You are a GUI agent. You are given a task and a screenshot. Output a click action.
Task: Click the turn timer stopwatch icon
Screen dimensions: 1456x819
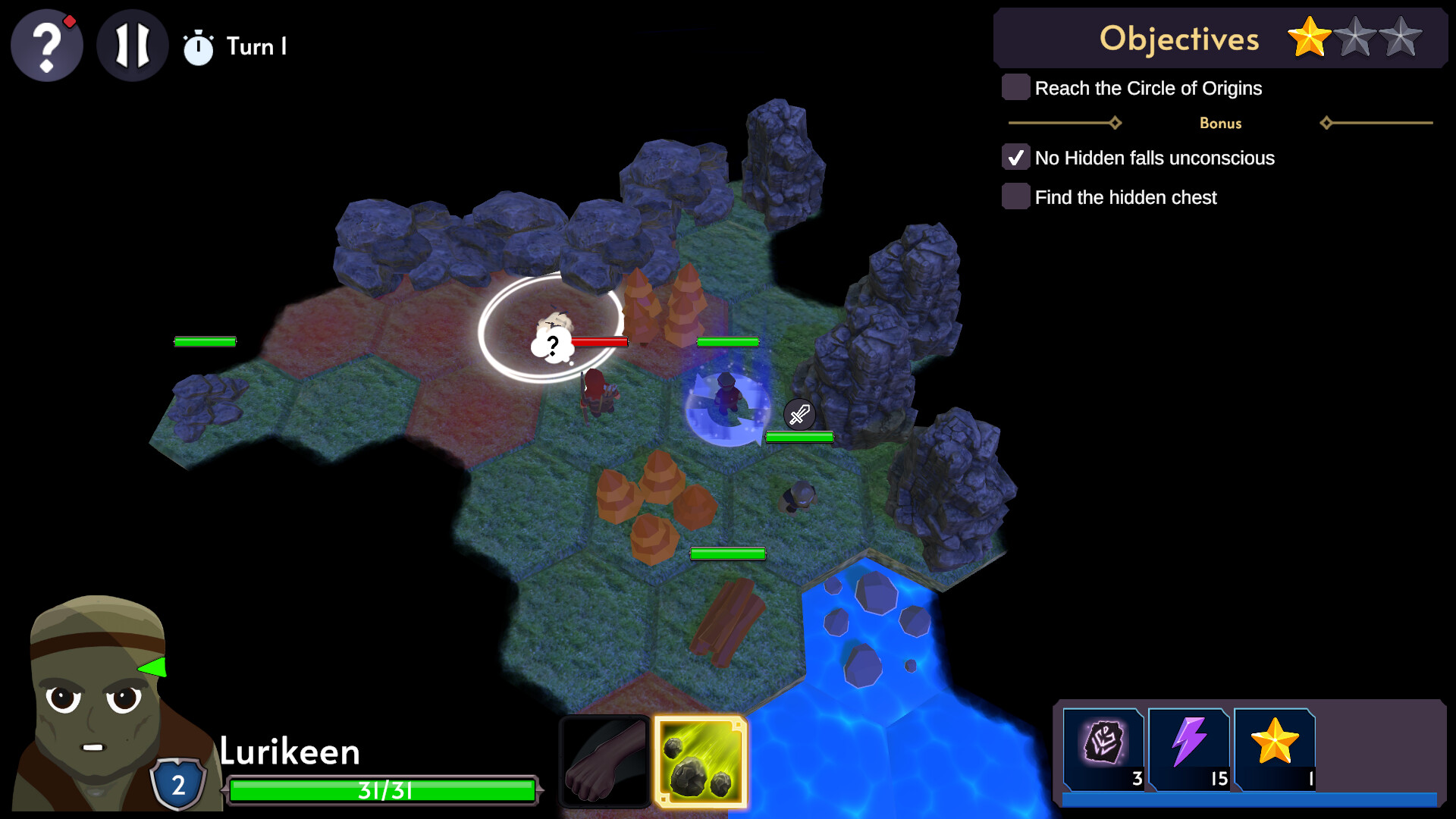pyautogui.click(x=199, y=47)
